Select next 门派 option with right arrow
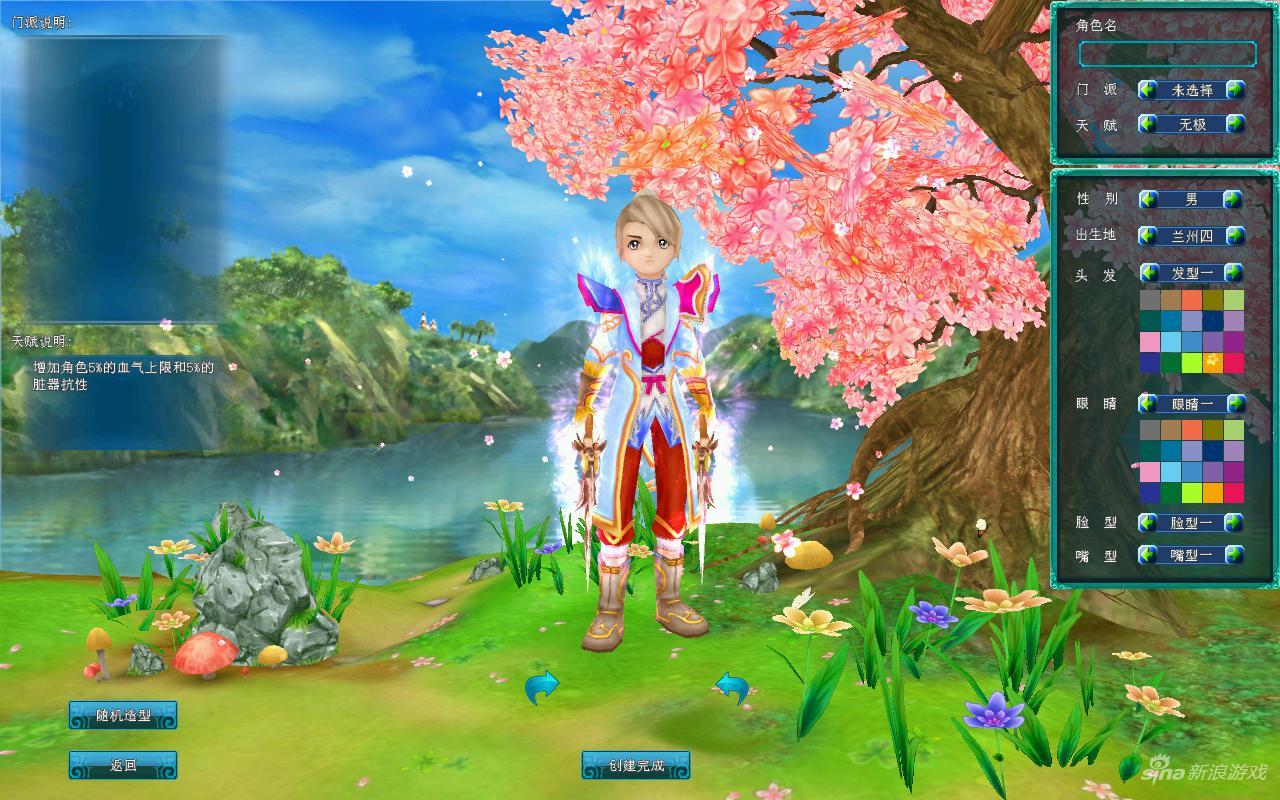Screen dimensions: 1280x800 [1236, 90]
